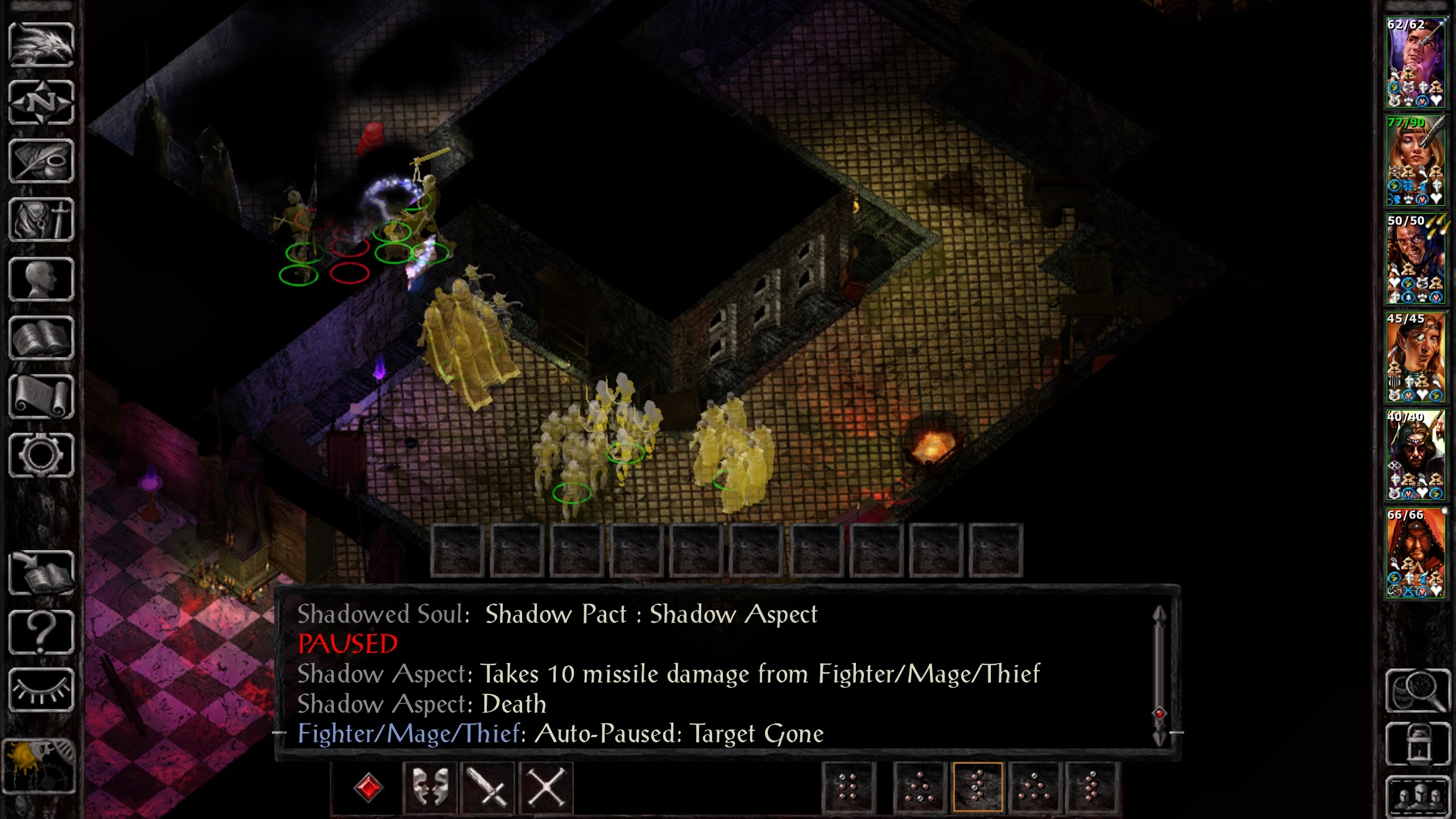Click the magnifying glass button

1417,690
